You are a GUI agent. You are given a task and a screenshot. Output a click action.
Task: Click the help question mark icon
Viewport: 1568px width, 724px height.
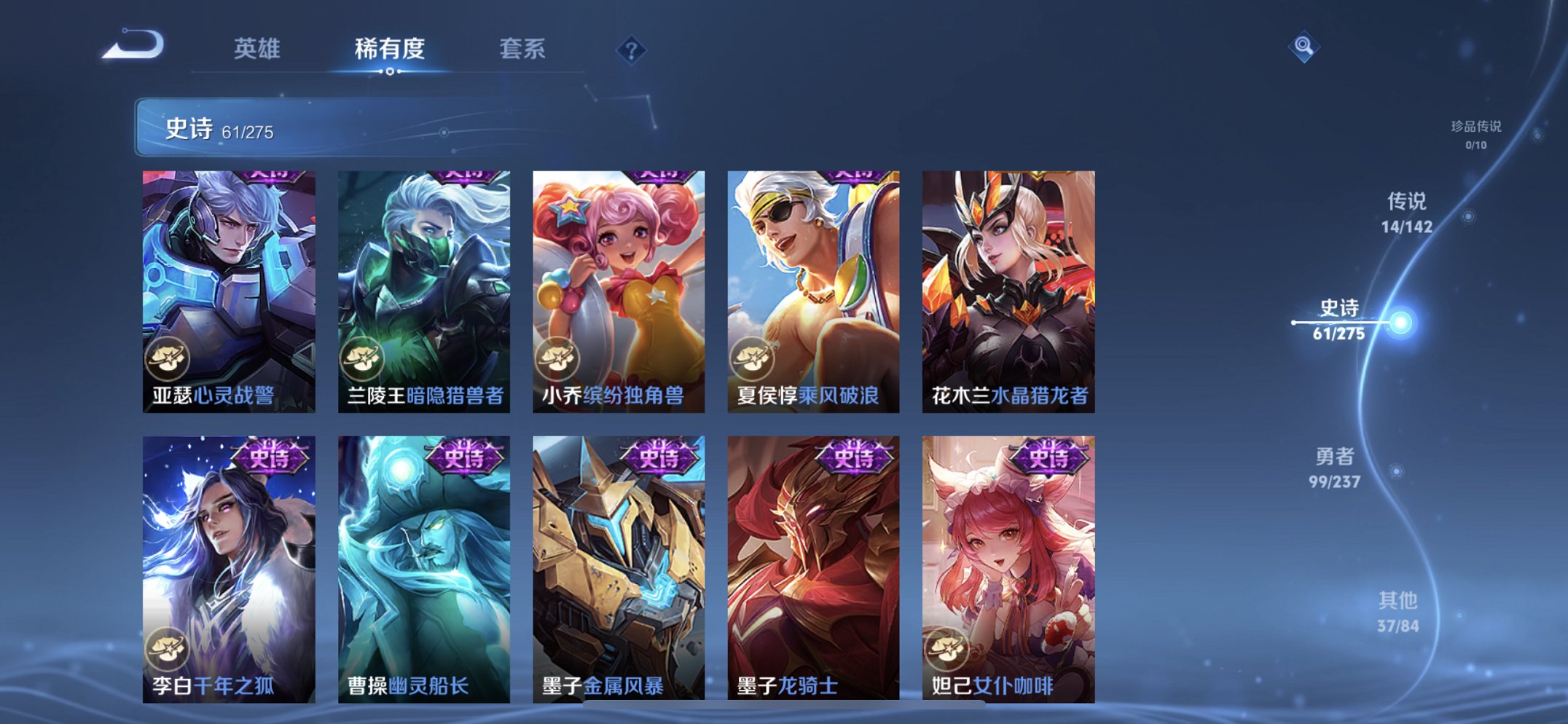[x=633, y=50]
